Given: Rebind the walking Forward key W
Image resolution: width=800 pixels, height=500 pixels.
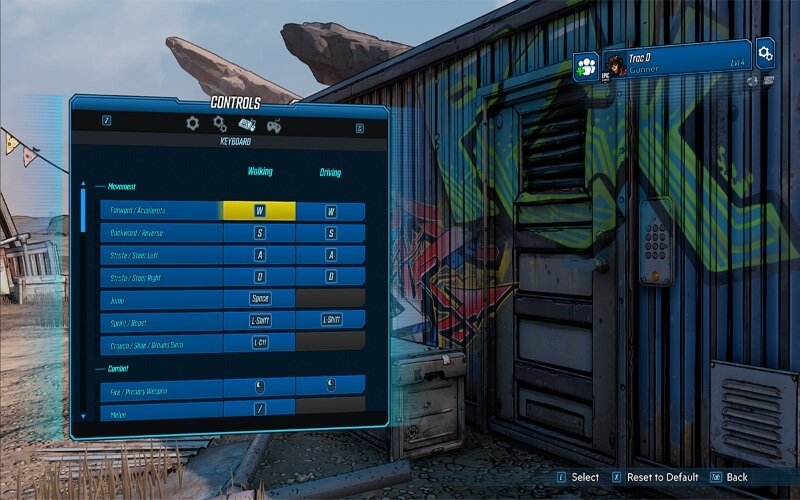Looking at the screenshot, I should point(259,211).
